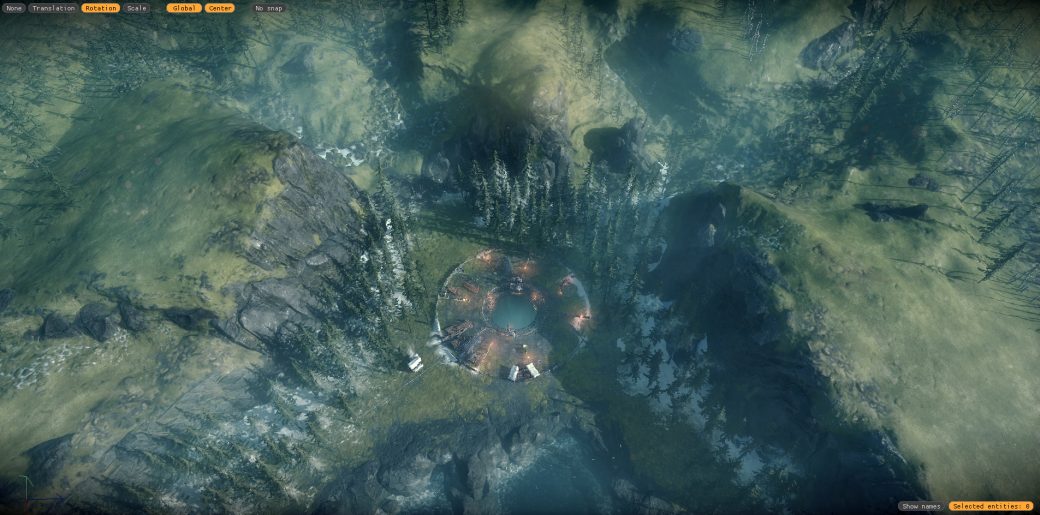Click the Center pivot button
The width and height of the screenshot is (1040, 515).
tap(220, 8)
